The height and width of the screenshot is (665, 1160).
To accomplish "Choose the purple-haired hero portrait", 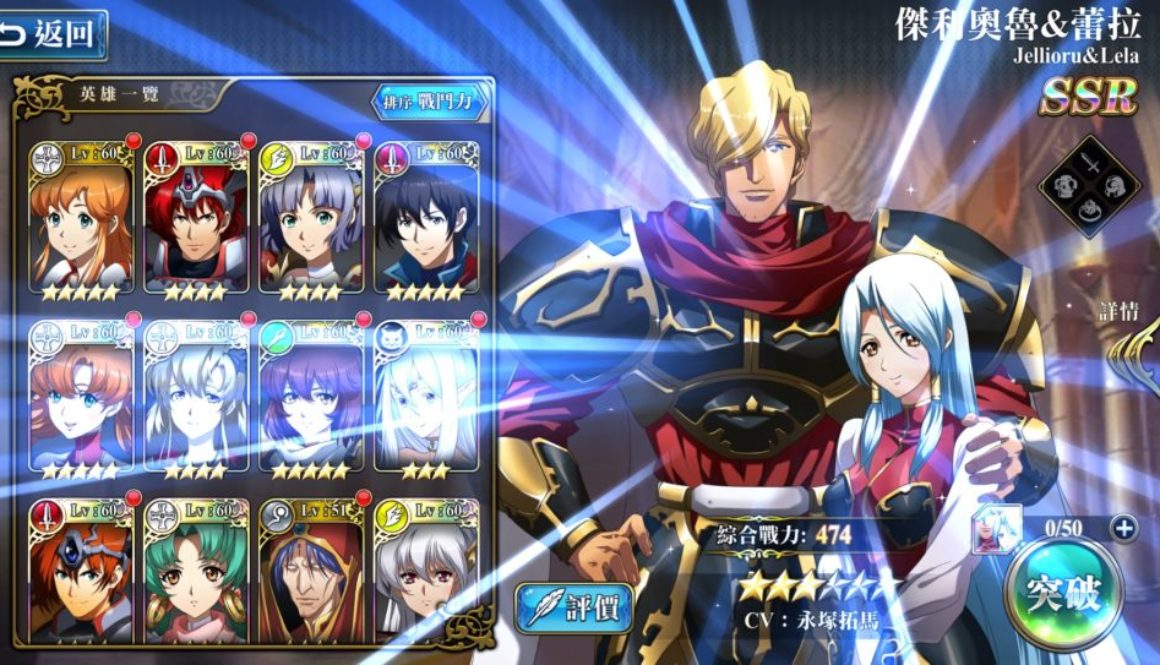I will [311, 398].
